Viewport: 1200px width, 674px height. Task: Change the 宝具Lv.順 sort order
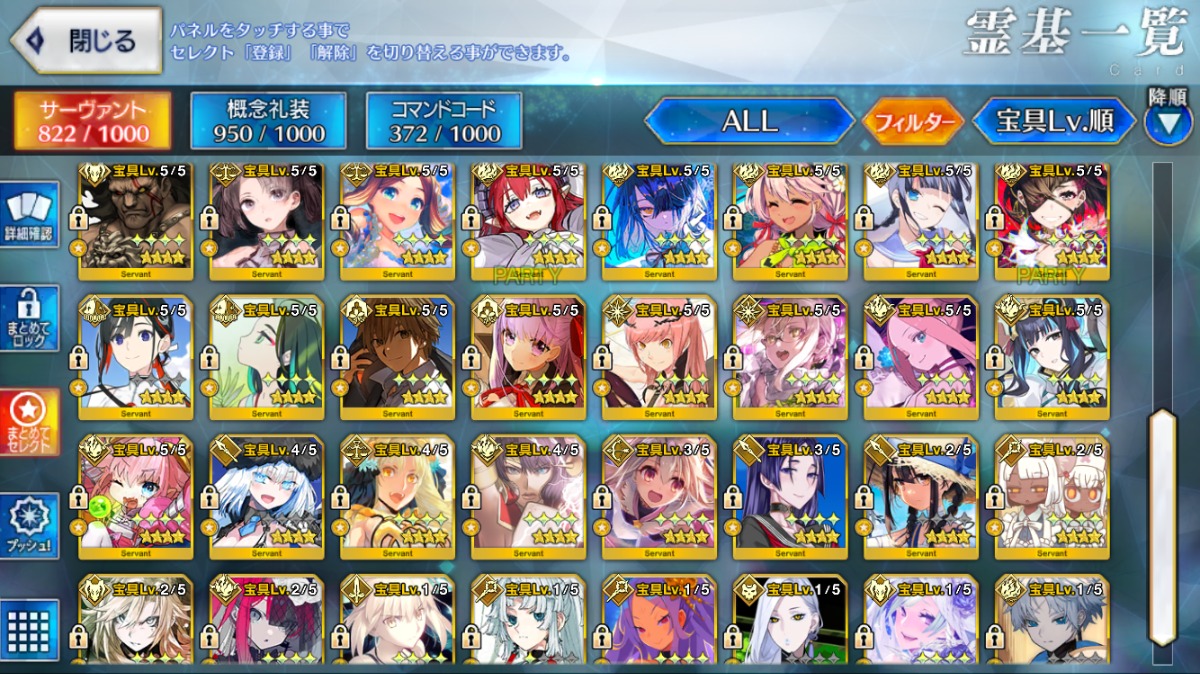point(1054,122)
